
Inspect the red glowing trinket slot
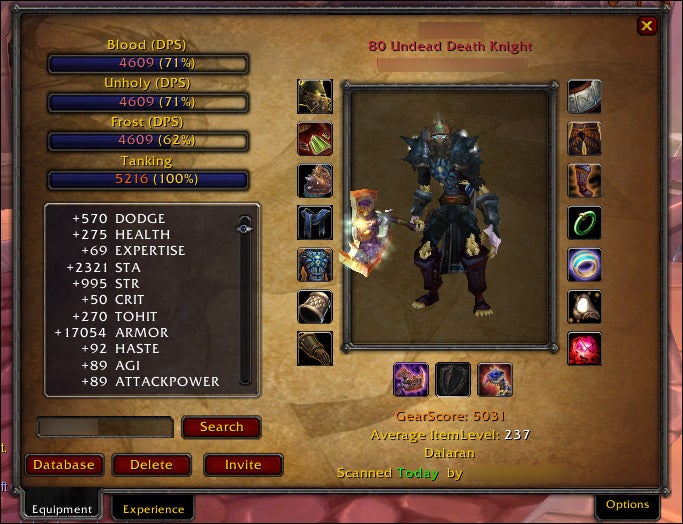585,349
